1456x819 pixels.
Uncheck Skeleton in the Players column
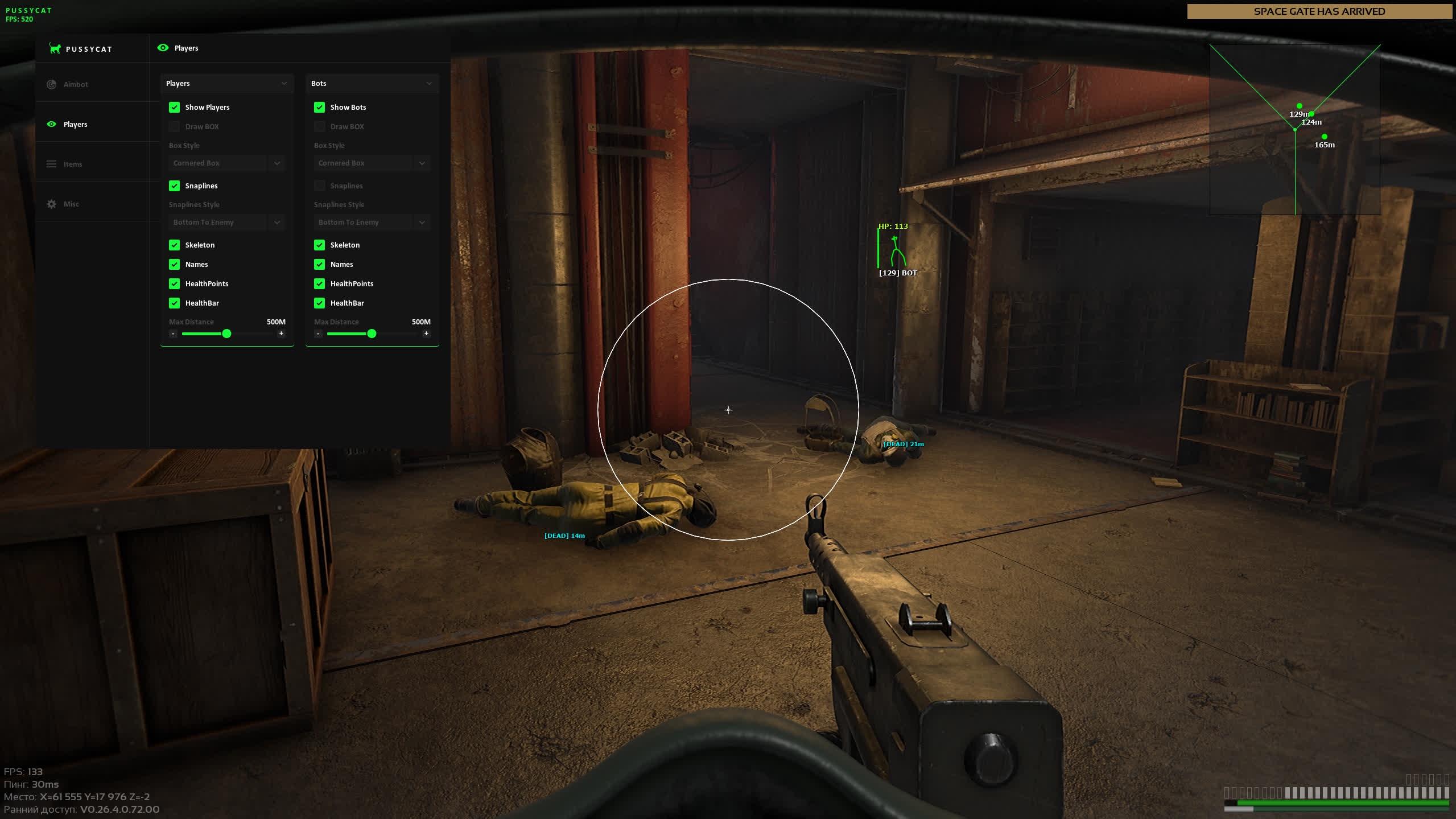174,245
